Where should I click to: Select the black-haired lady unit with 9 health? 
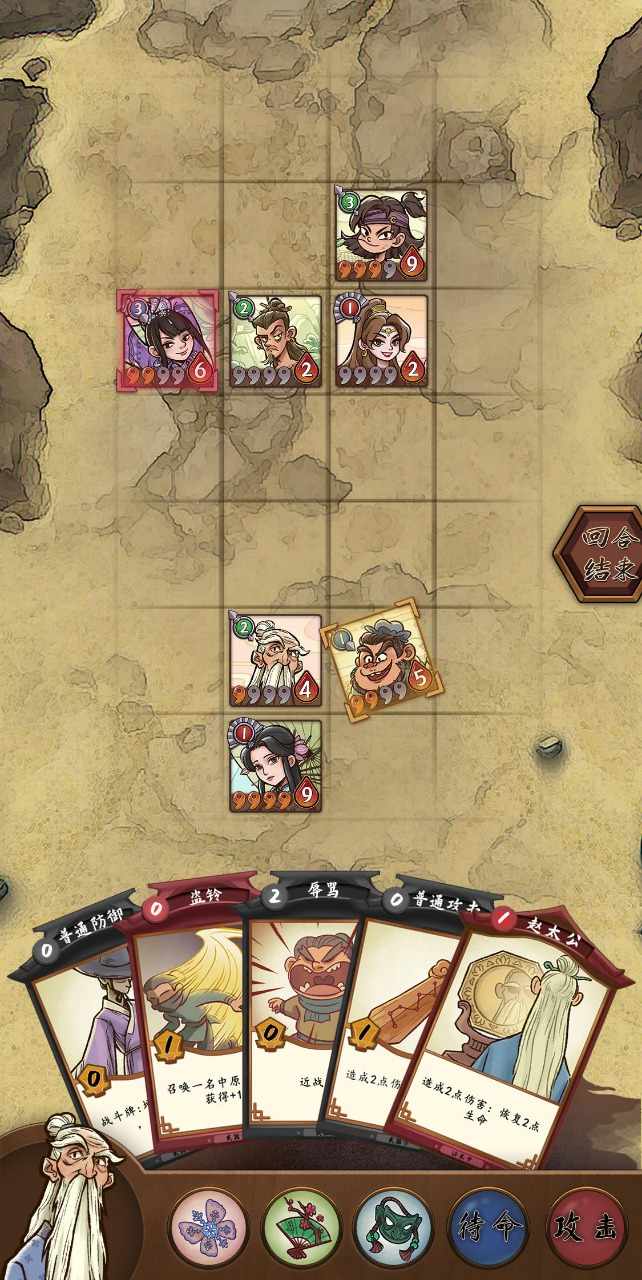pos(275,766)
